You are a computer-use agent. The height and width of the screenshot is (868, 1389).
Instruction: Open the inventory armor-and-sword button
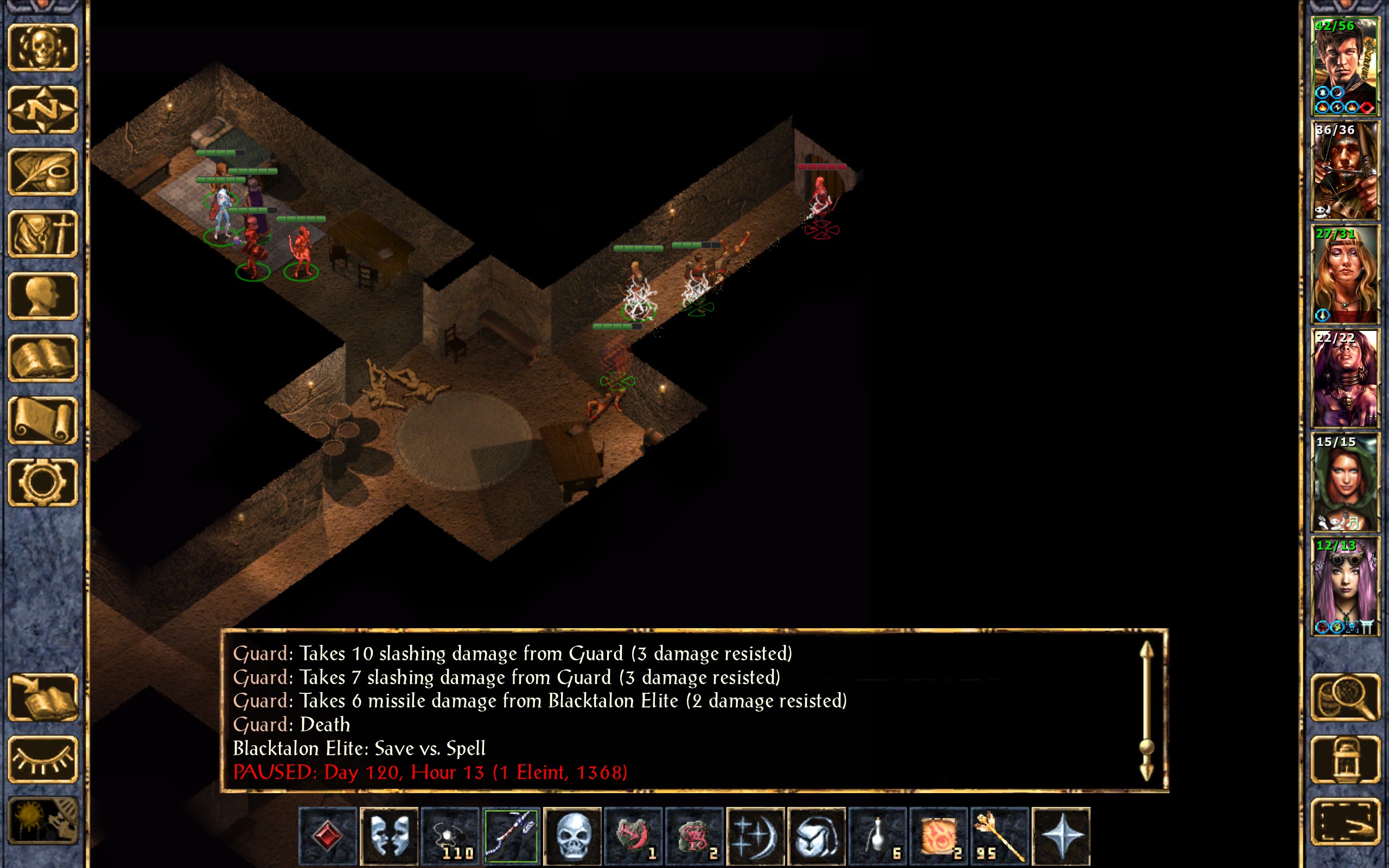coord(43,234)
